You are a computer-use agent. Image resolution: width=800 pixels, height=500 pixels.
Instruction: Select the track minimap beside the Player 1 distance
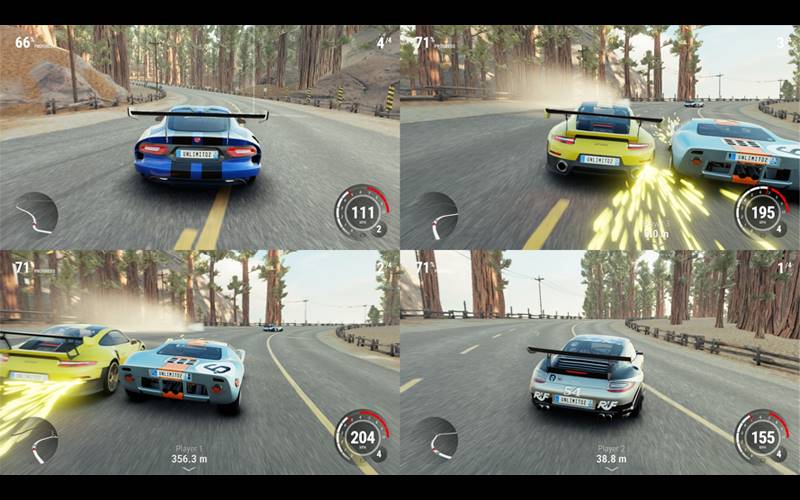tap(37, 439)
